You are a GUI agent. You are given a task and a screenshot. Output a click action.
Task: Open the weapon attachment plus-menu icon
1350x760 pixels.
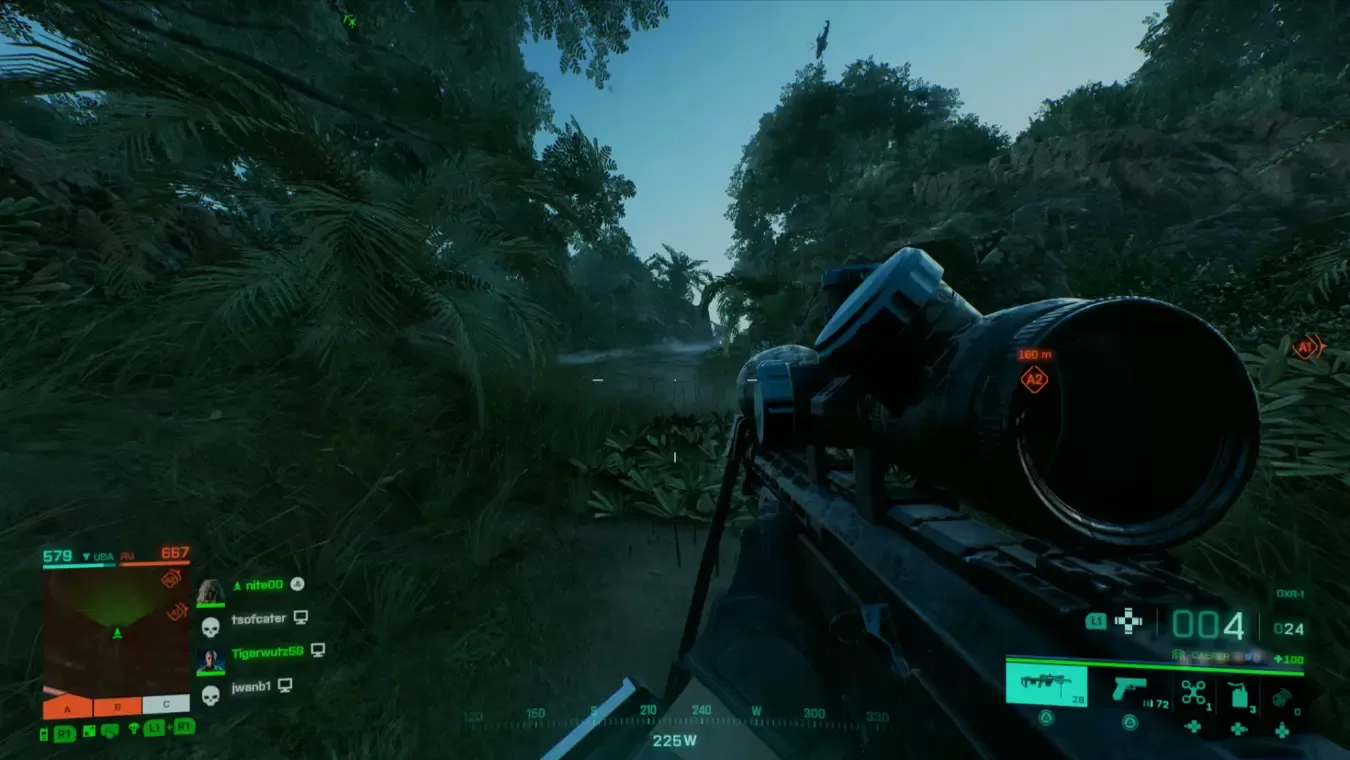click(1129, 621)
